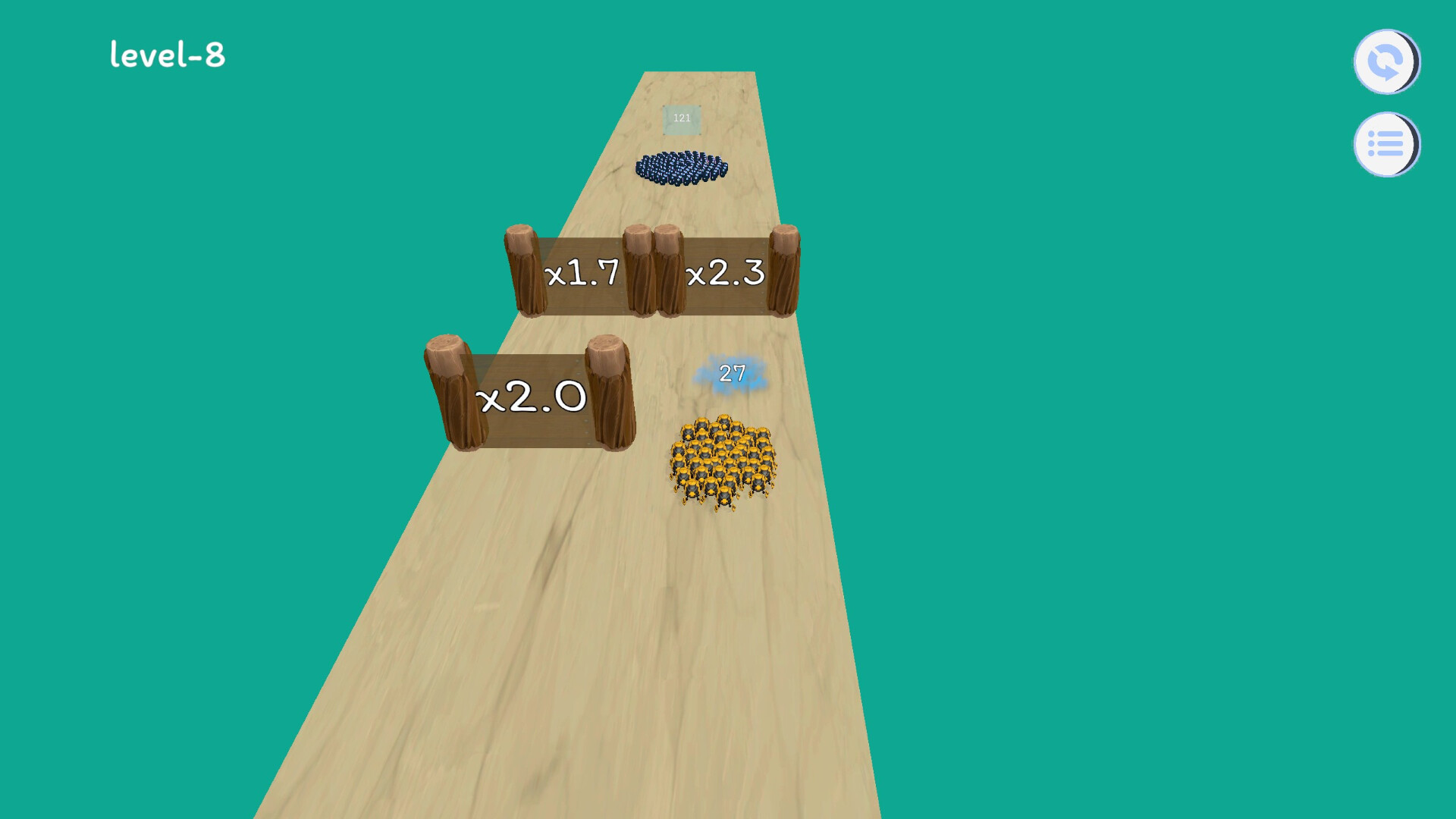Tap the right wooden post of the x2.3 gate
This screenshot has height=819, width=1456.
point(785,273)
